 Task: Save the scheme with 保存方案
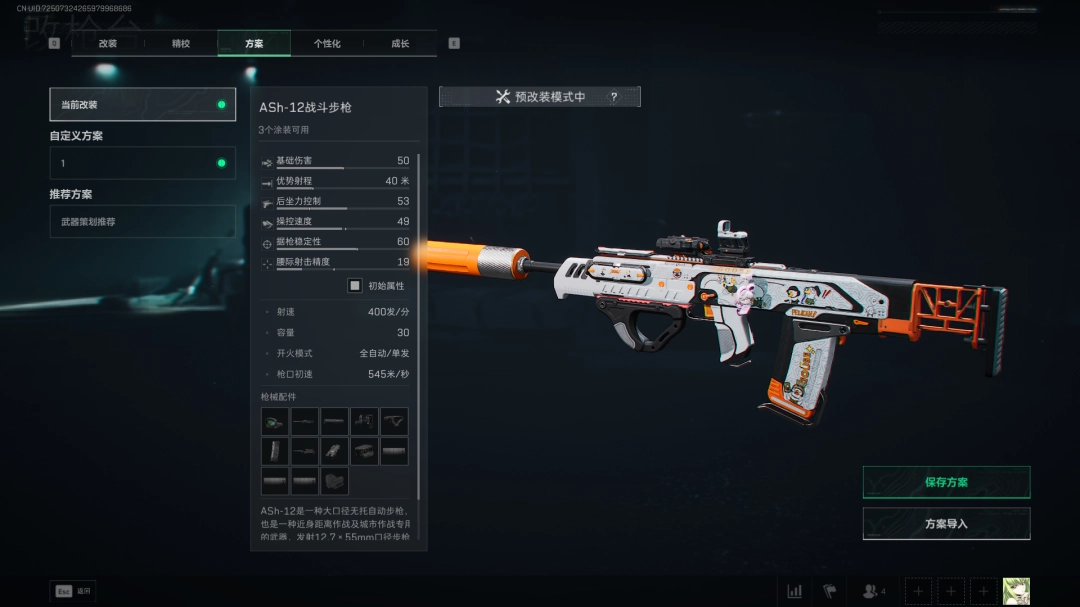pos(946,482)
